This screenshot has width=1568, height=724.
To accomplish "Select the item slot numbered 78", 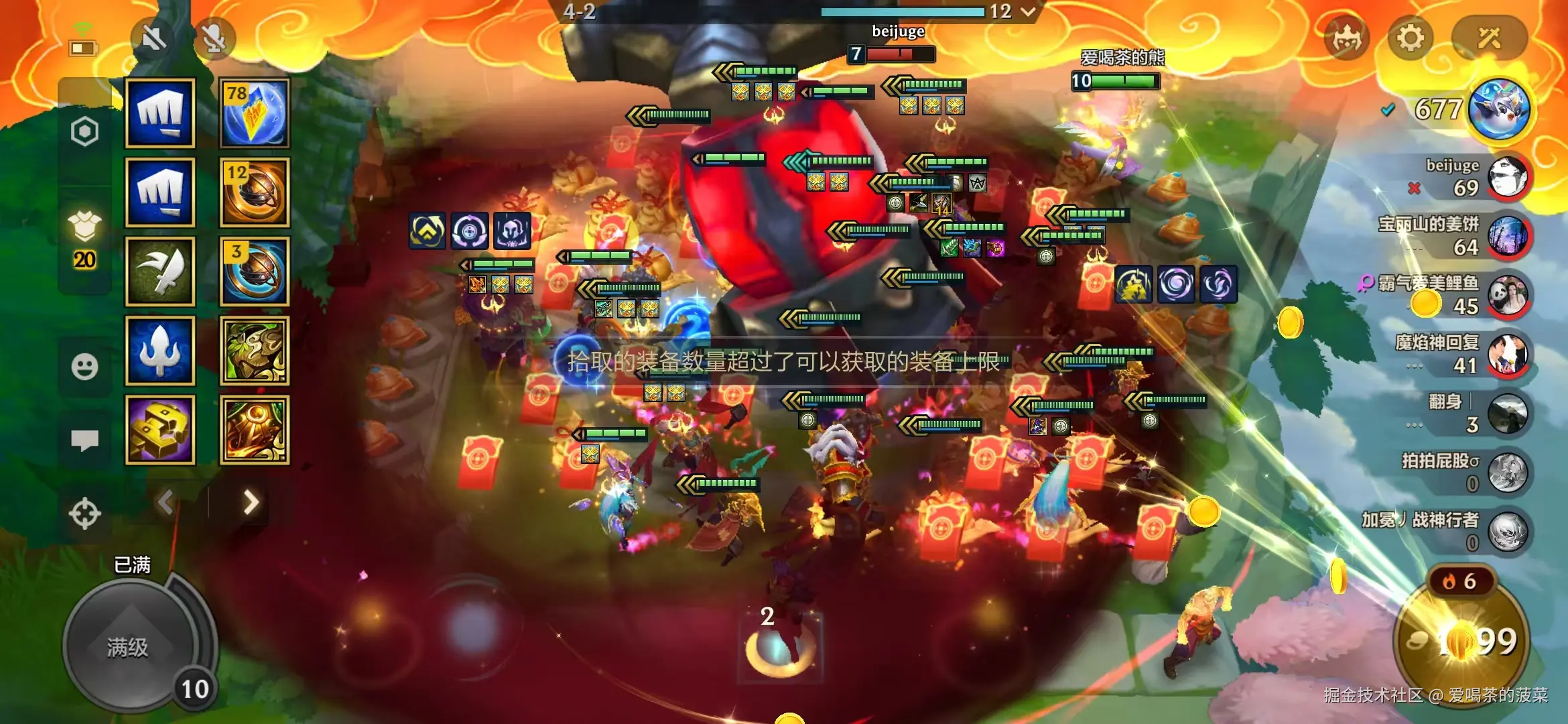I will (x=255, y=113).
